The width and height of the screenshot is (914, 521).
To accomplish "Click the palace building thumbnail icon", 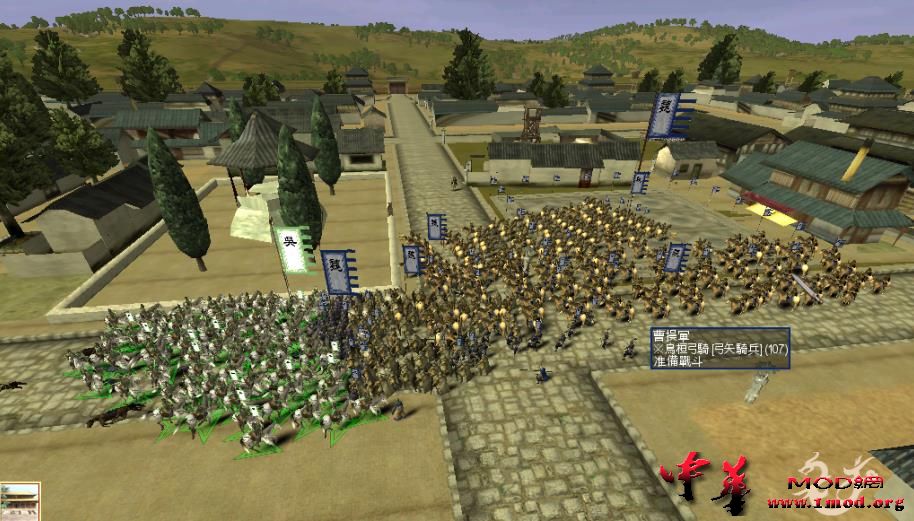I will (x=19, y=502).
